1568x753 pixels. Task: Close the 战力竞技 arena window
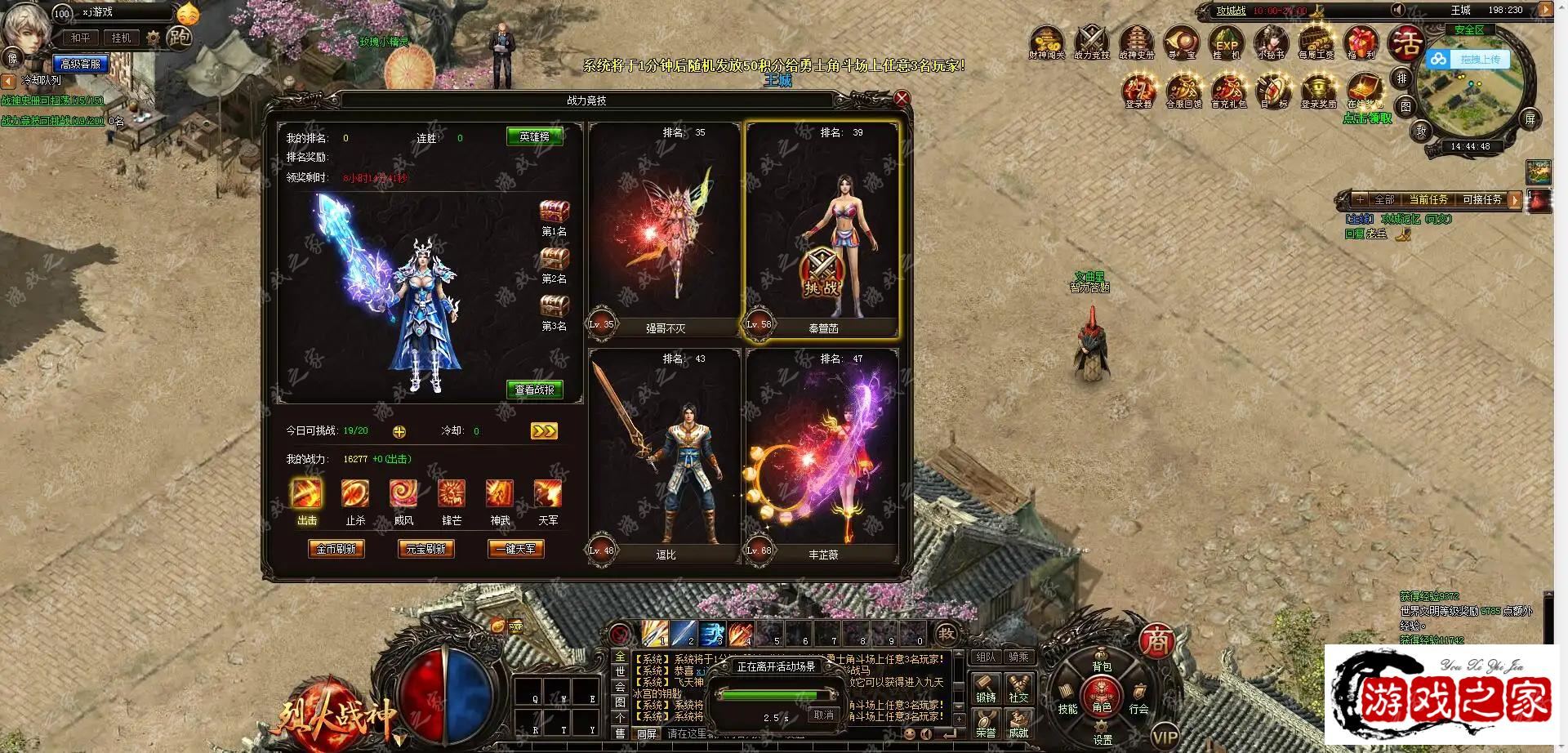pyautogui.click(x=902, y=99)
